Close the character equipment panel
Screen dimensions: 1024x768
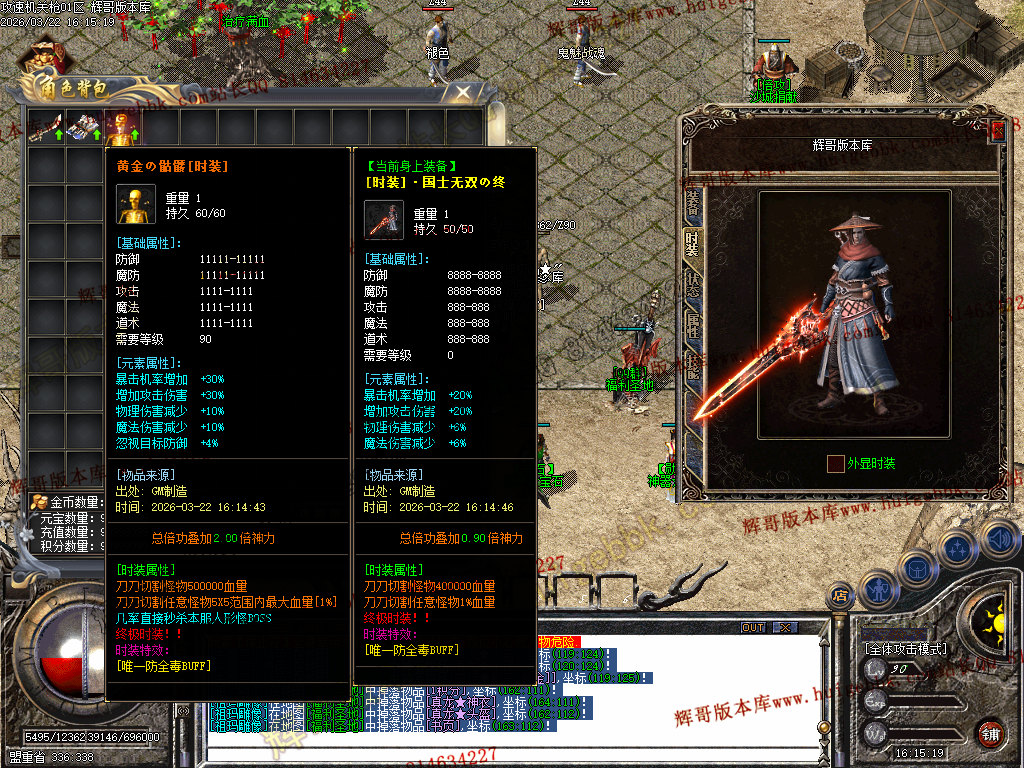click(x=997, y=130)
